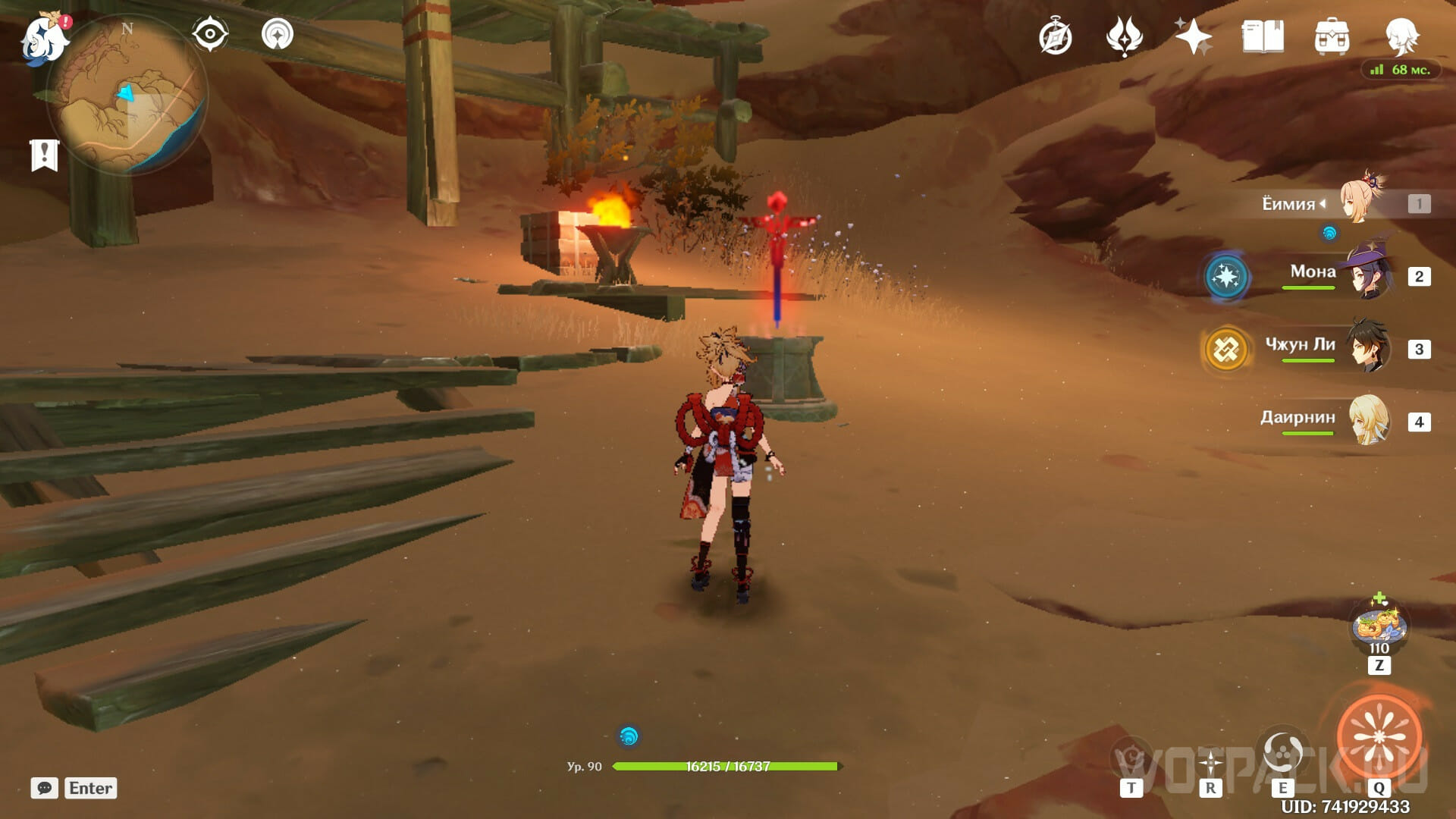Open the character profile head icon

coord(1401,36)
